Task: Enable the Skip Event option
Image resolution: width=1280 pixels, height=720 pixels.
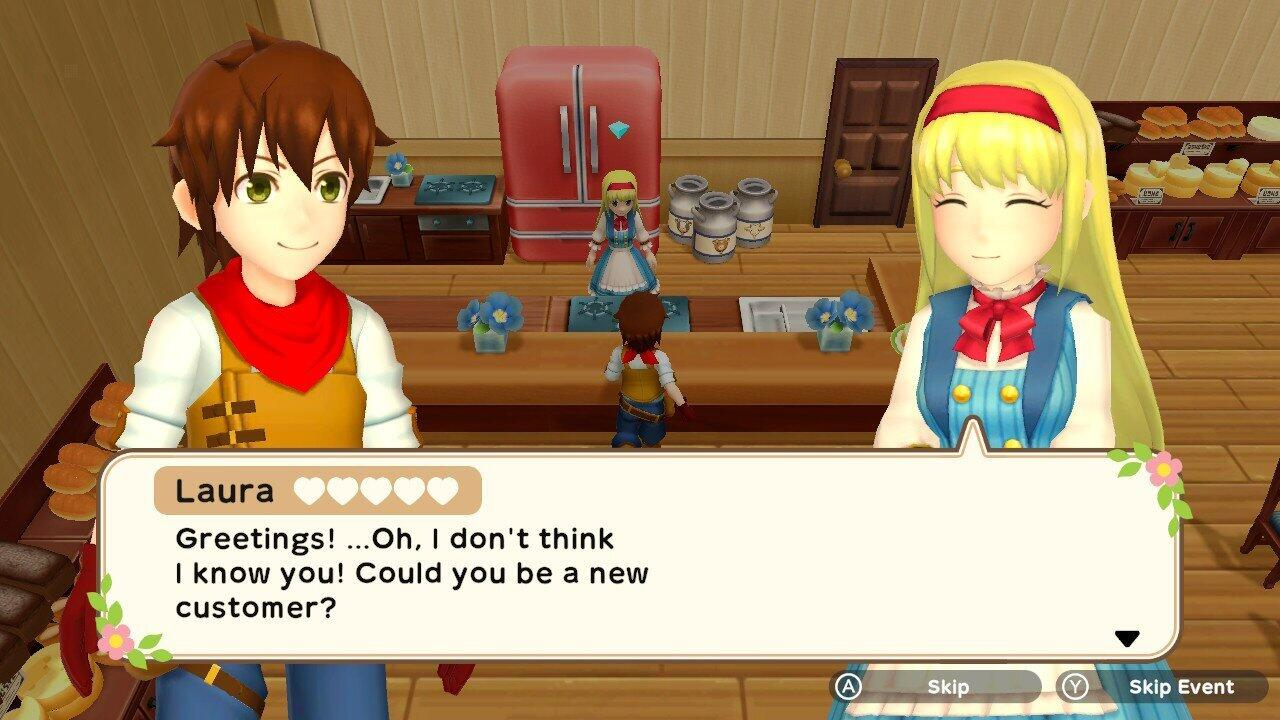Action: (1180, 687)
